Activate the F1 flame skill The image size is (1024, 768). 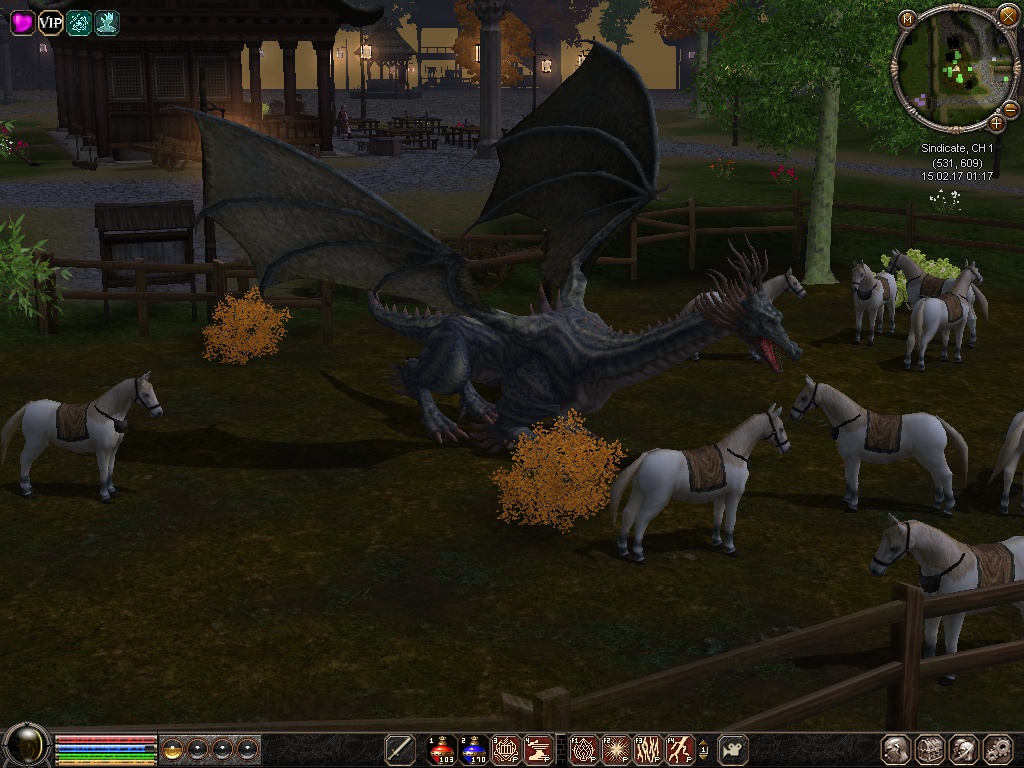[583, 749]
